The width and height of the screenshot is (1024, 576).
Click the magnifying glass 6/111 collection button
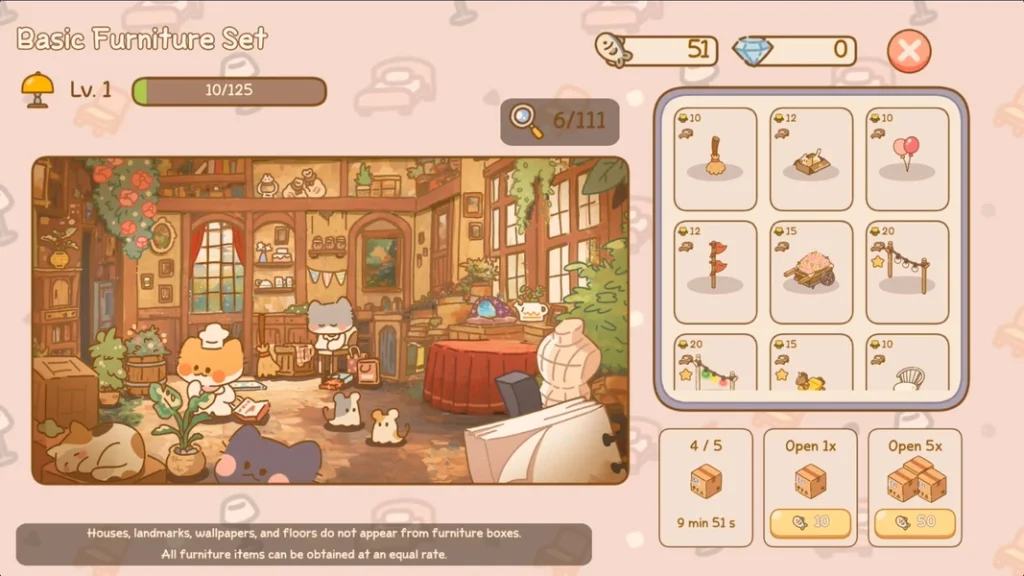559,122
